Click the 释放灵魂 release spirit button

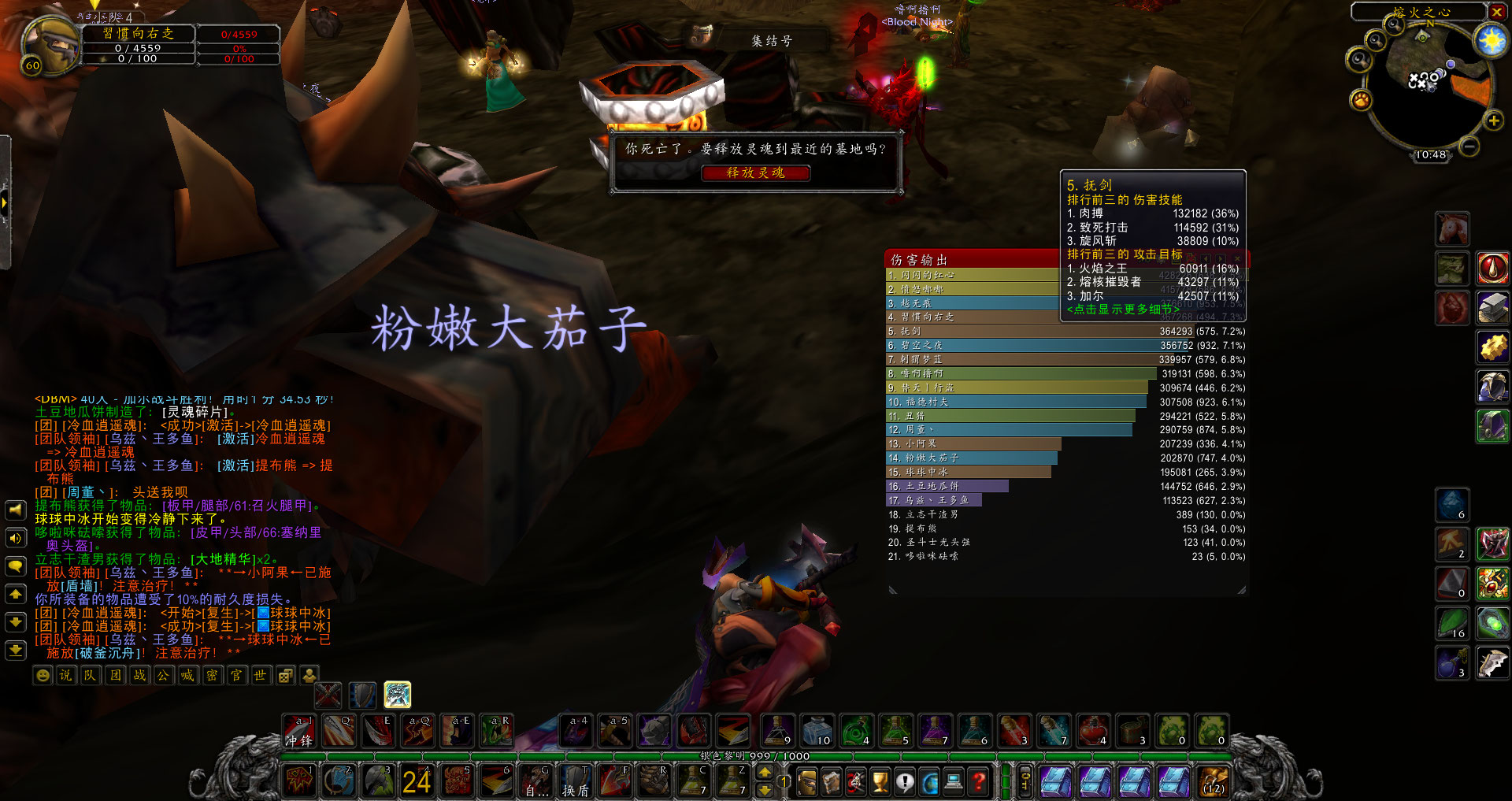(756, 173)
